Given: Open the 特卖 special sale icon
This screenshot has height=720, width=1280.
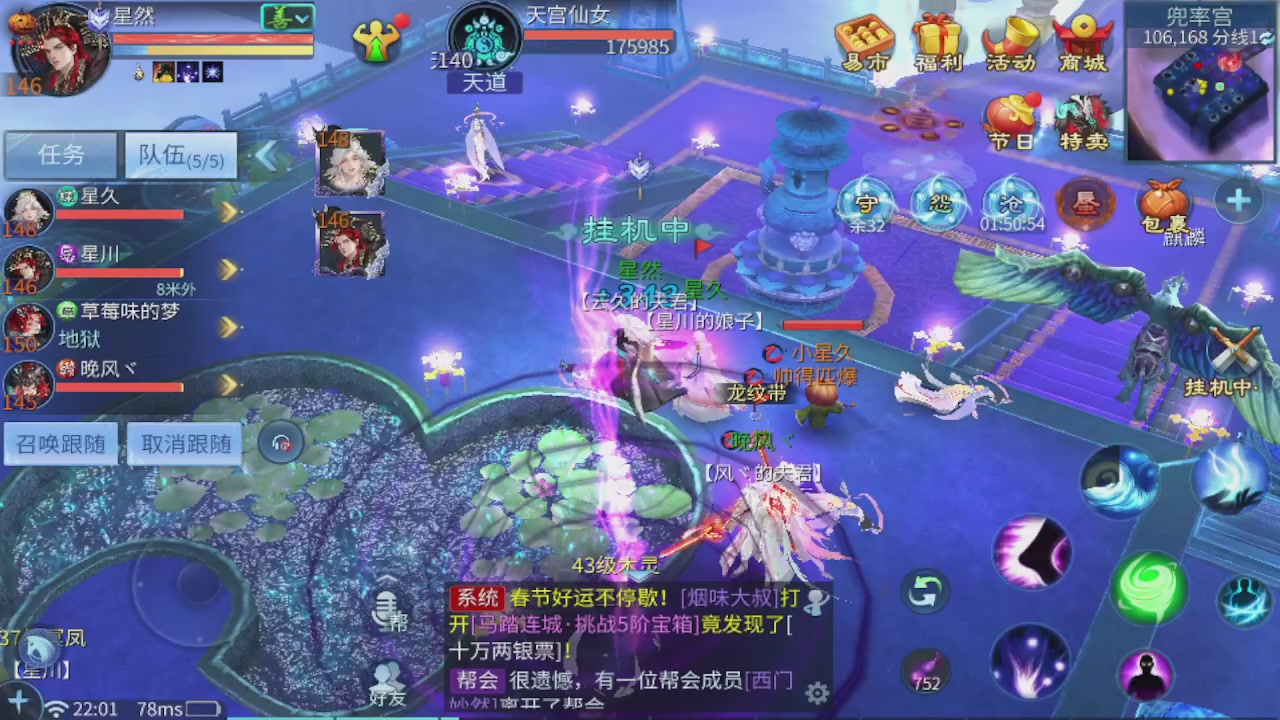Looking at the screenshot, I should (x=1083, y=118).
